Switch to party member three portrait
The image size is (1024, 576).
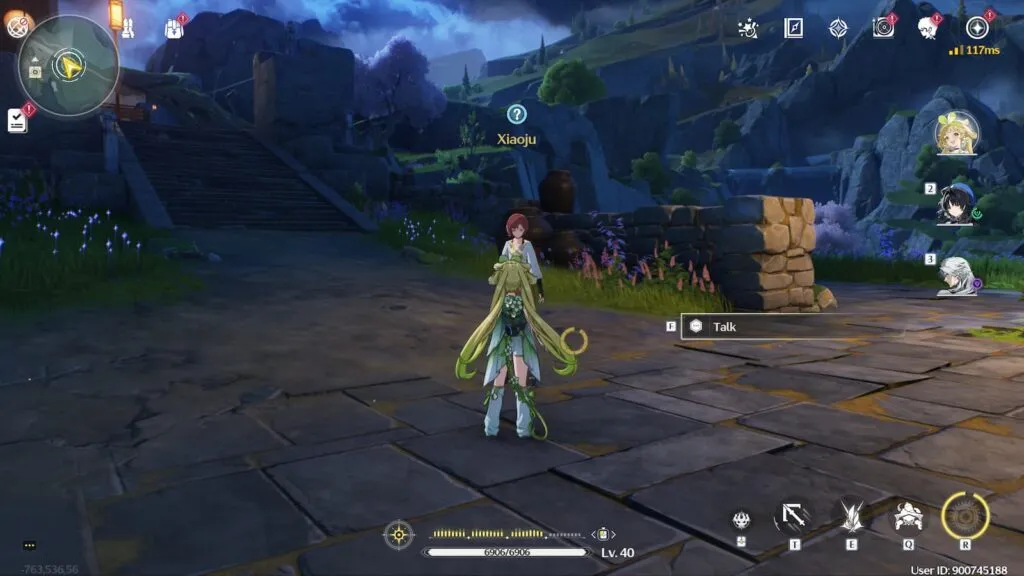[956, 274]
